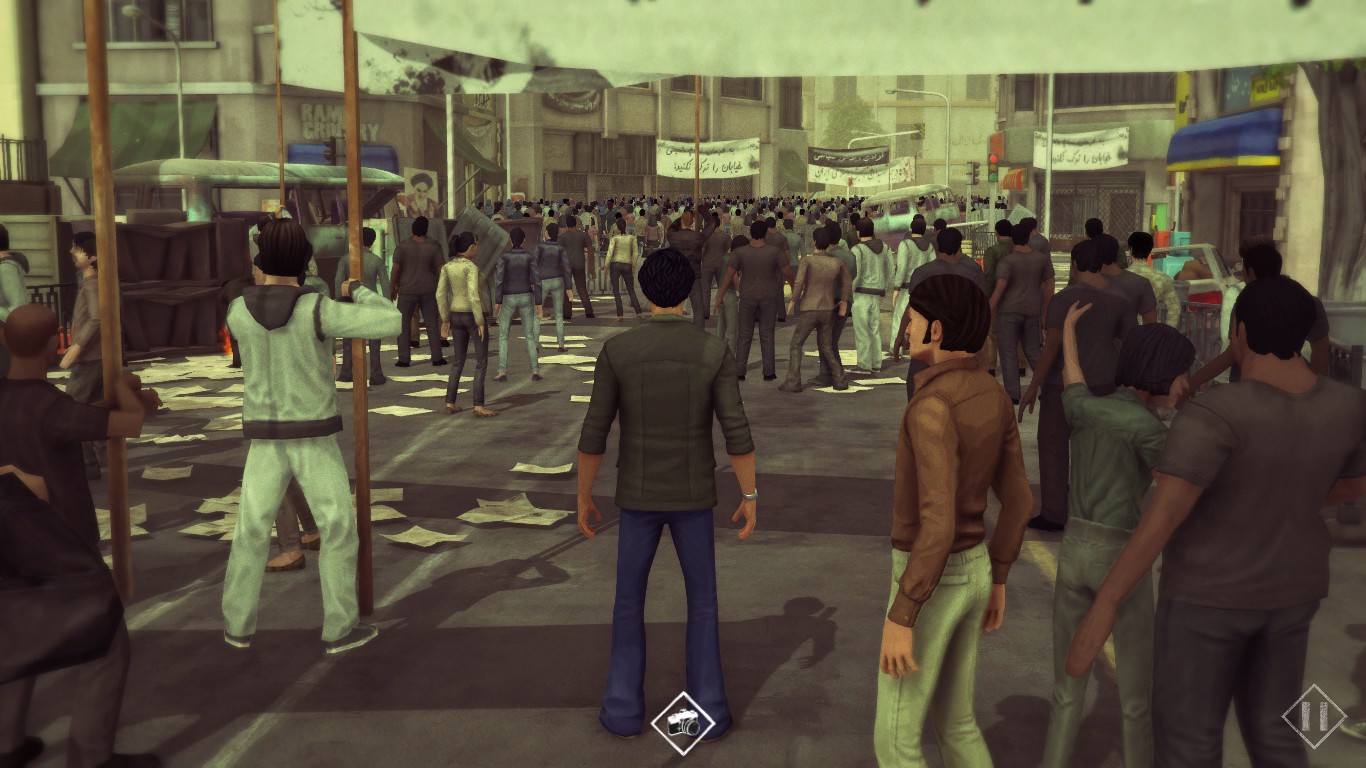Screen dimensions: 1366x768
Task: Click the Khomeini poster on the building wall
Action: tap(420, 195)
